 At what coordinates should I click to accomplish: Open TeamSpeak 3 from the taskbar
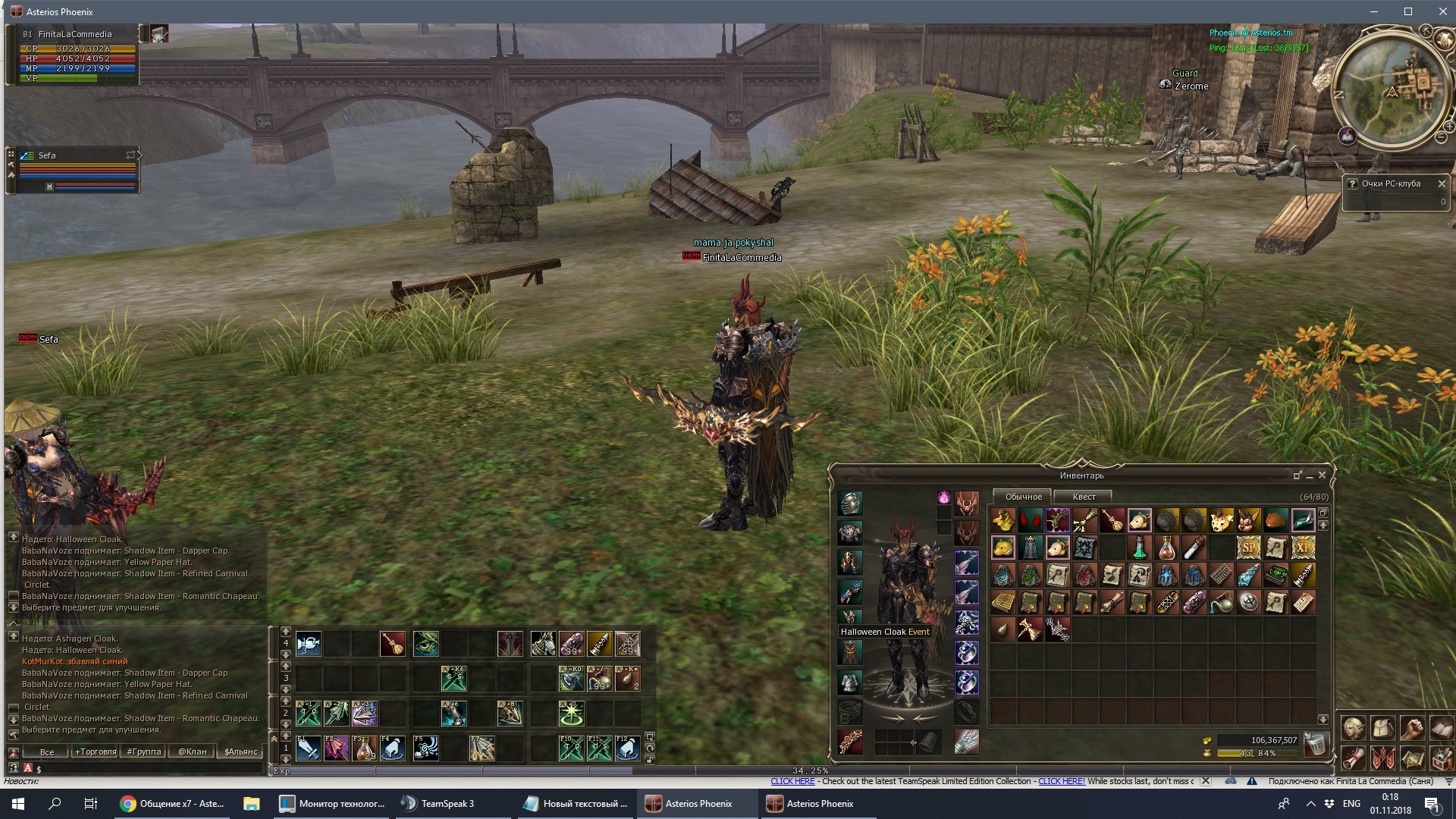pyautogui.click(x=439, y=804)
